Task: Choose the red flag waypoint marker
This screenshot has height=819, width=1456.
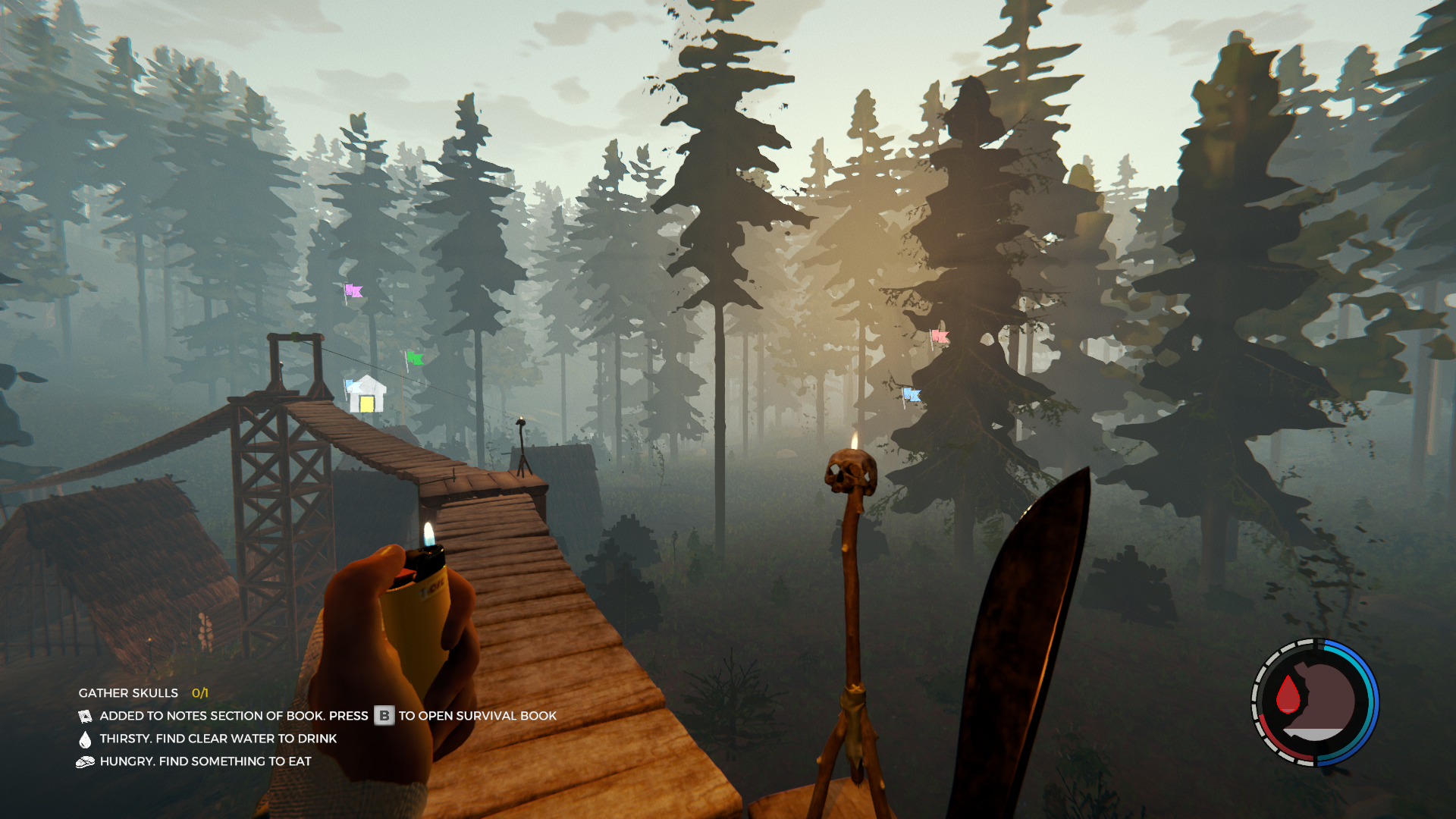Action: coord(940,336)
